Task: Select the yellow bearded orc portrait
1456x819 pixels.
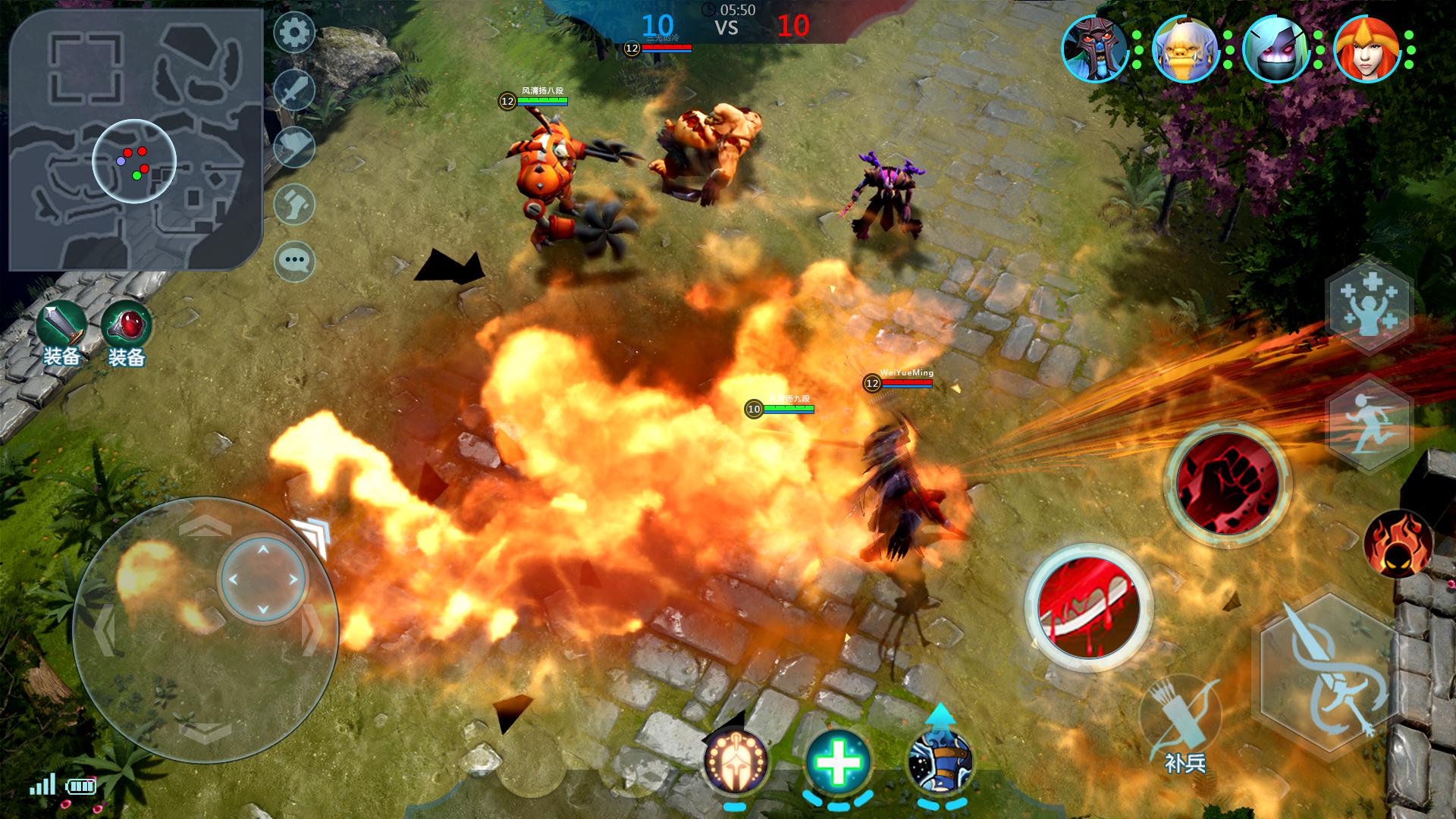Action: pyautogui.click(x=1185, y=49)
